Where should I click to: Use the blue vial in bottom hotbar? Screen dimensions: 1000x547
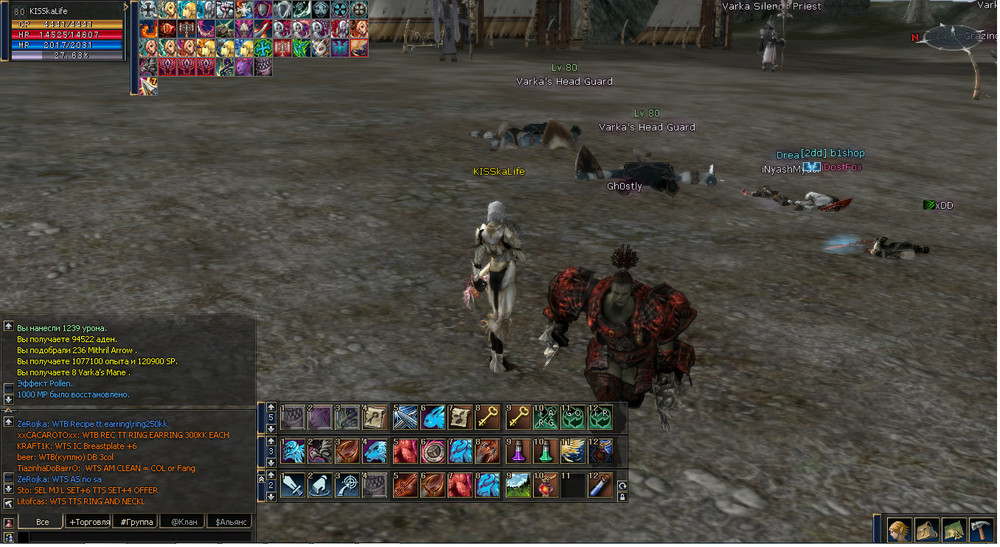pyautogui.click(x=601, y=486)
